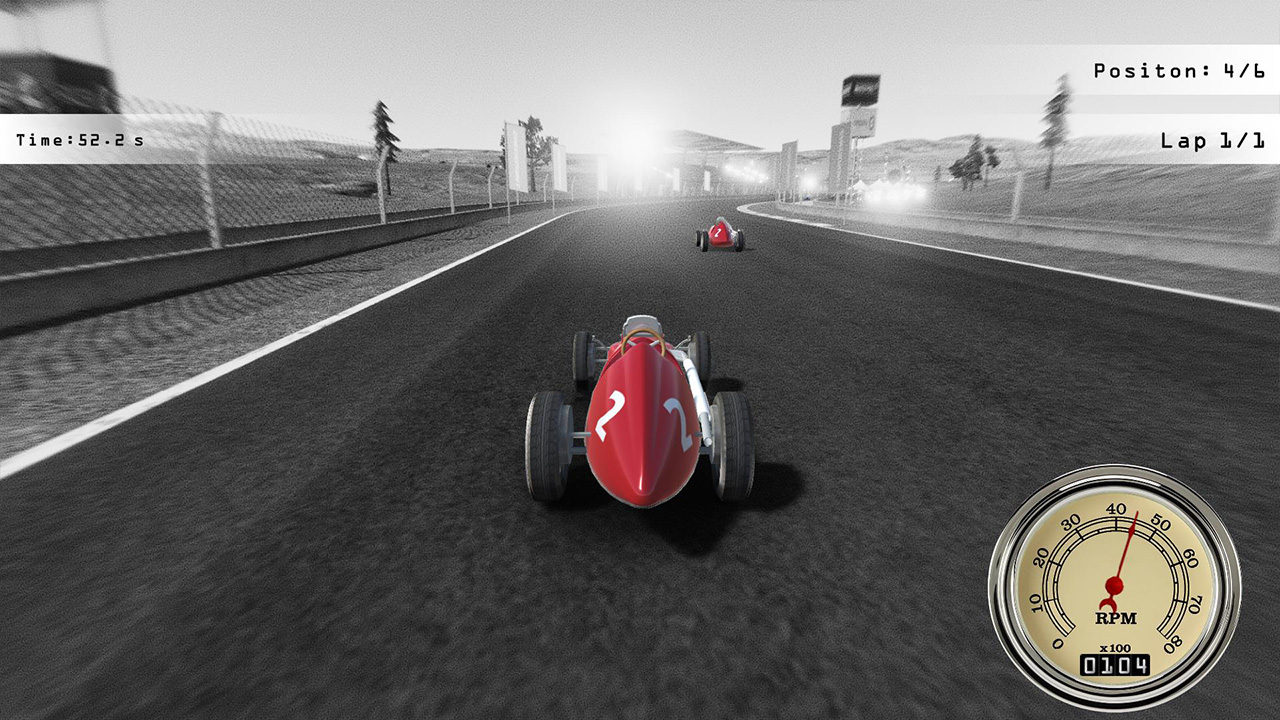Click the 40 mark on the RPM gauge
1280x720 pixels.
[1118, 508]
